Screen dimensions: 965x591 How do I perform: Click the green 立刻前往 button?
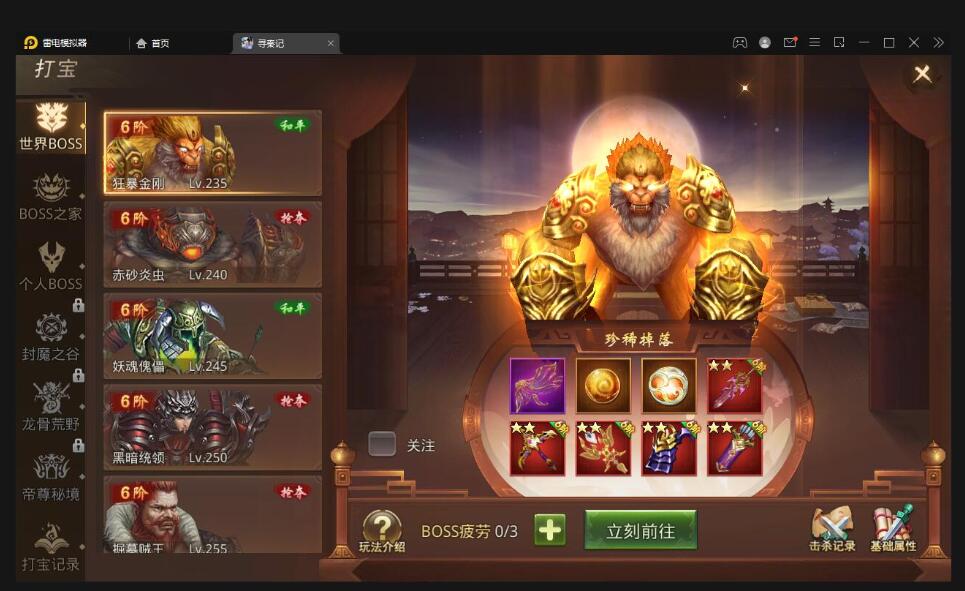point(640,531)
